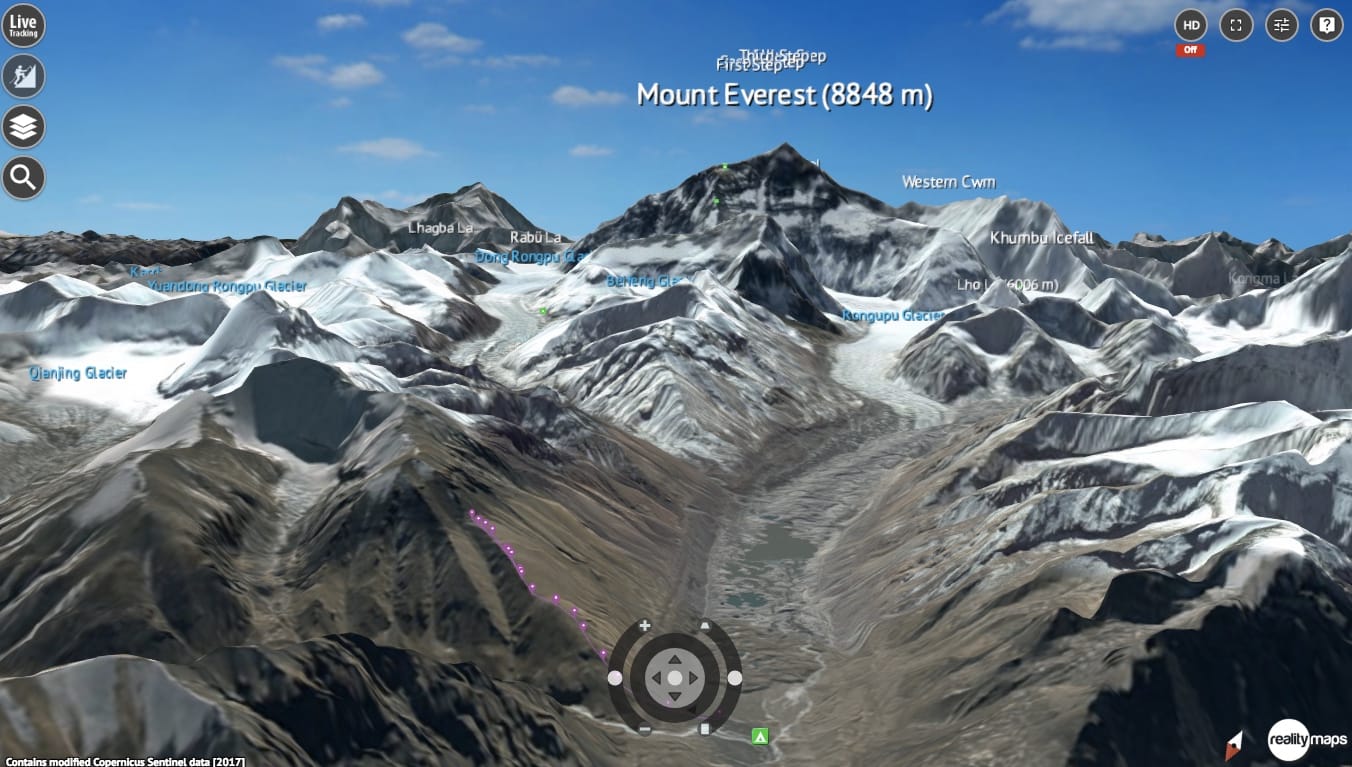Select the climbing tours icon

tap(23, 76)
